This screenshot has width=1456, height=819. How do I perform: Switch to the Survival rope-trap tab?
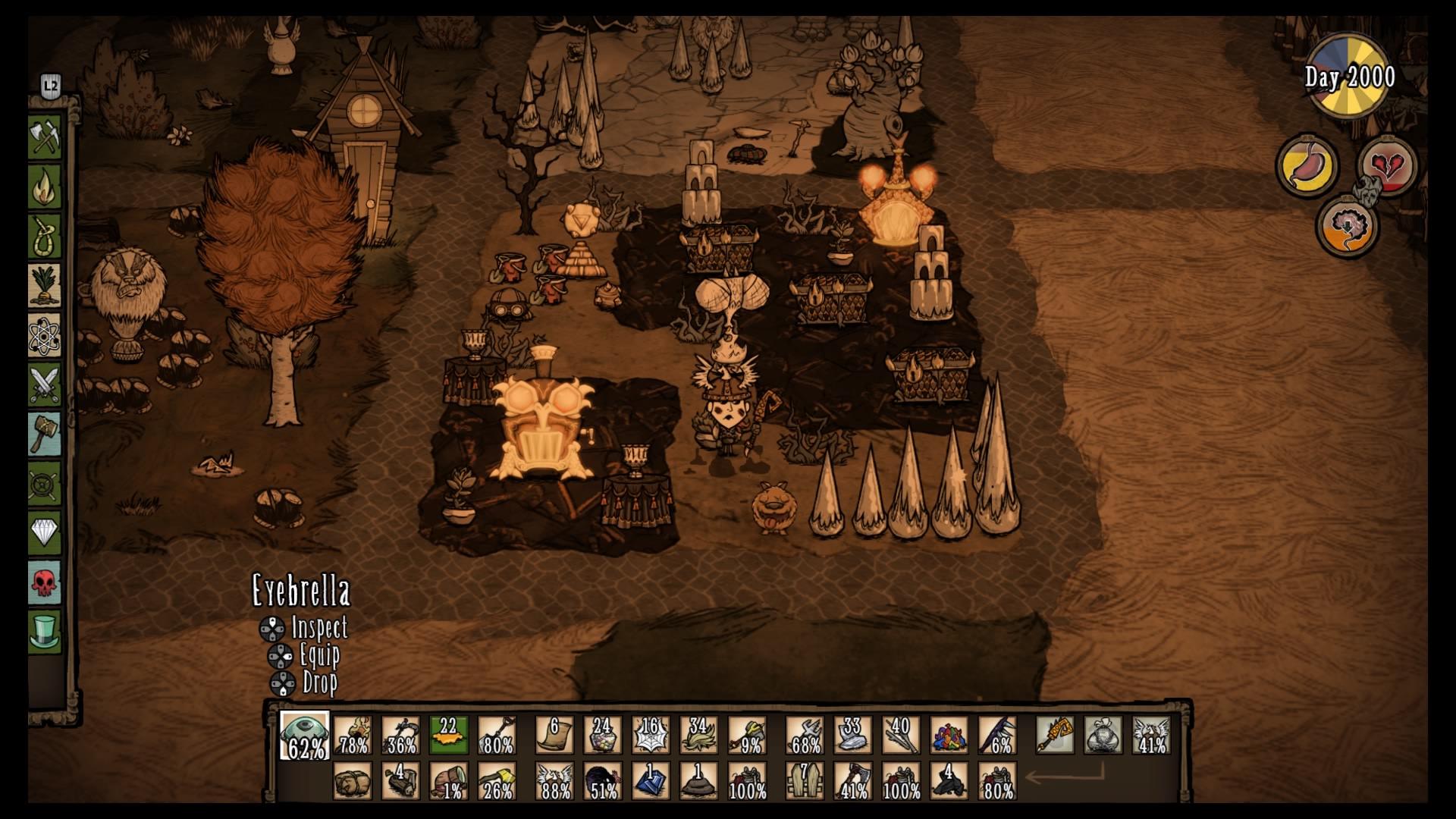tap(45, 237)
